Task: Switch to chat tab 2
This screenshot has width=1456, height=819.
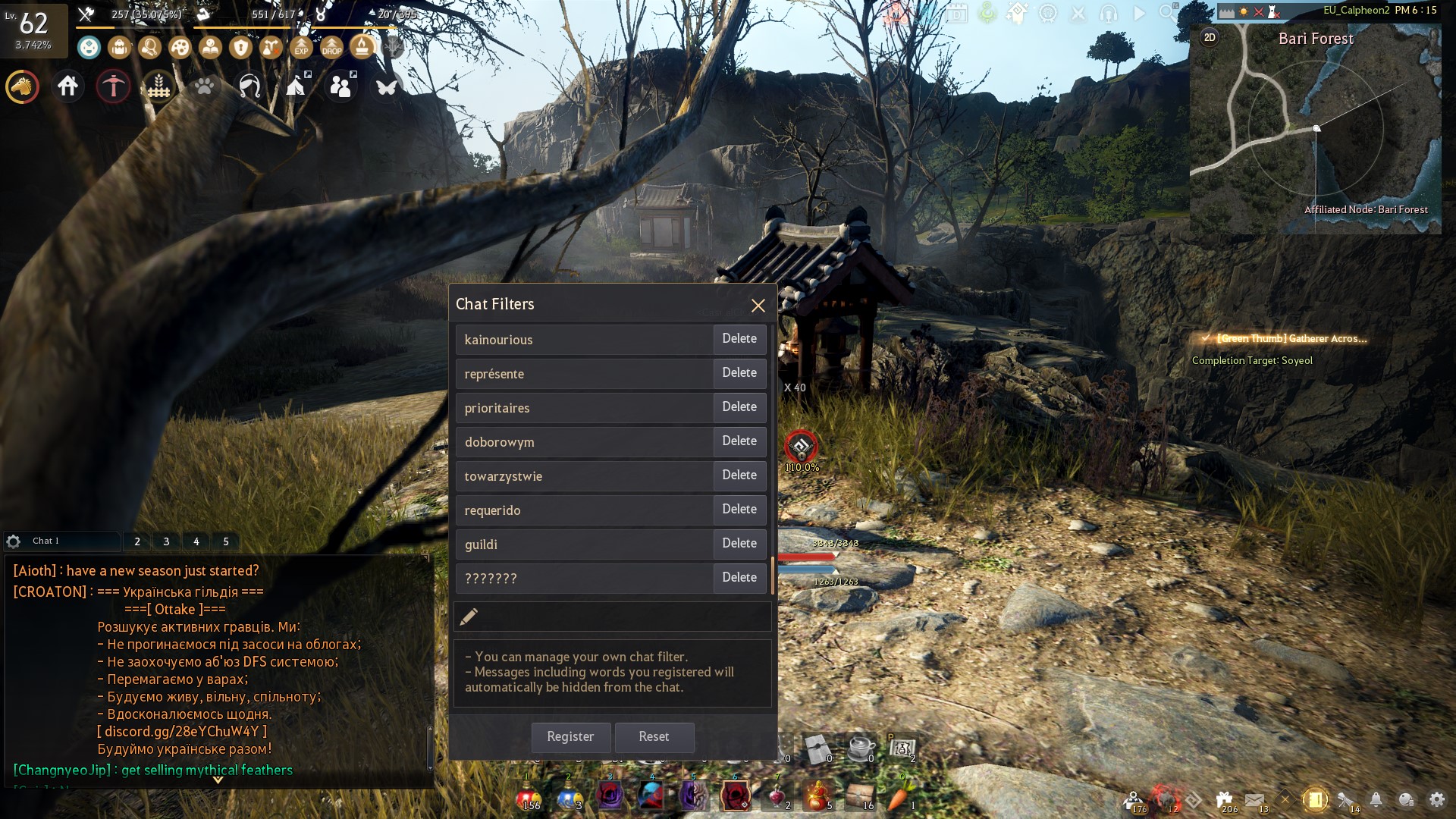Action: pos(137,541)
